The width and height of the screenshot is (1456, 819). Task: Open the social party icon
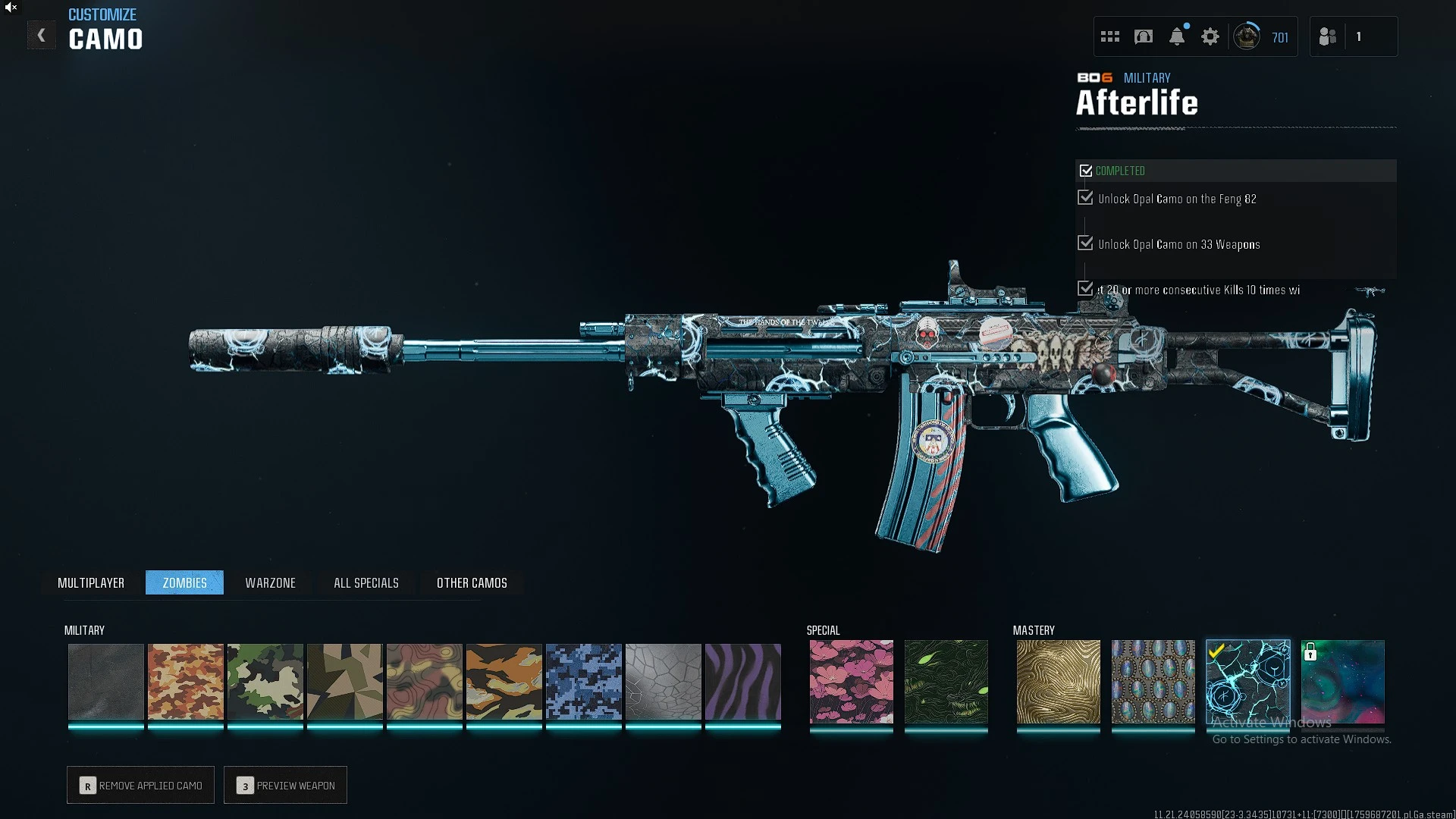point(1328,36)
